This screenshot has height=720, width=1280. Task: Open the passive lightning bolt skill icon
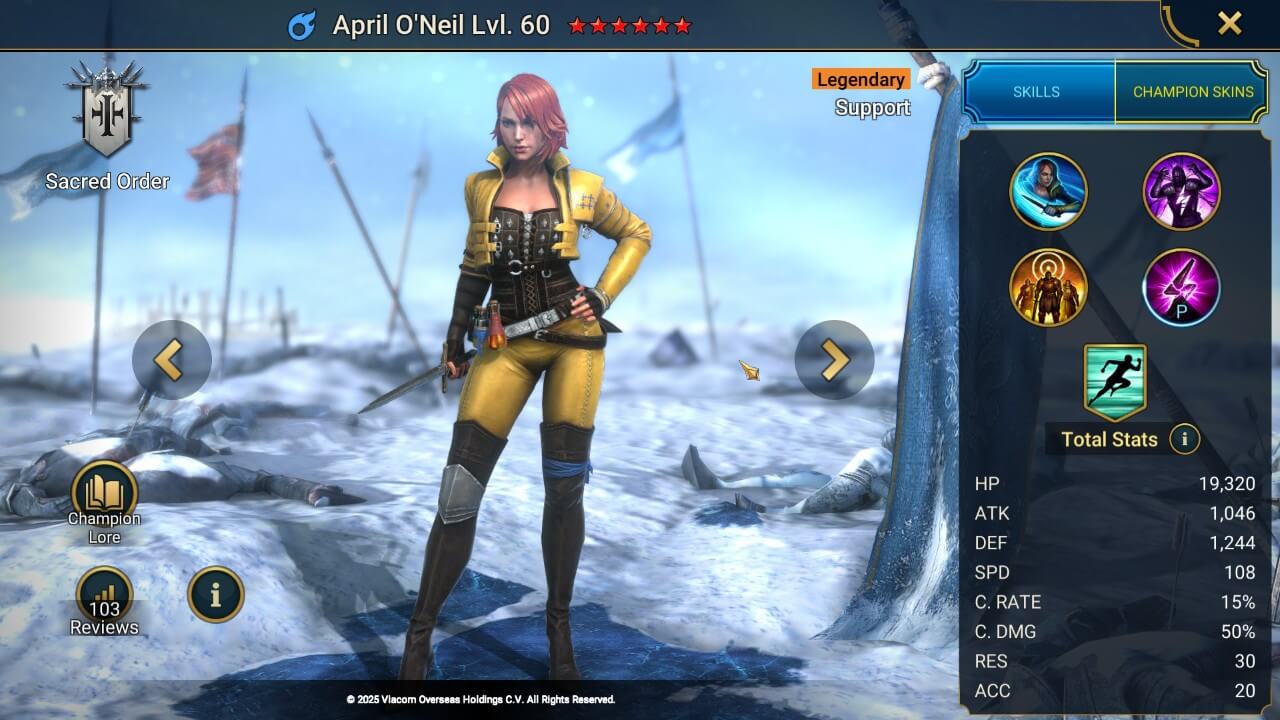point(1182,288)
